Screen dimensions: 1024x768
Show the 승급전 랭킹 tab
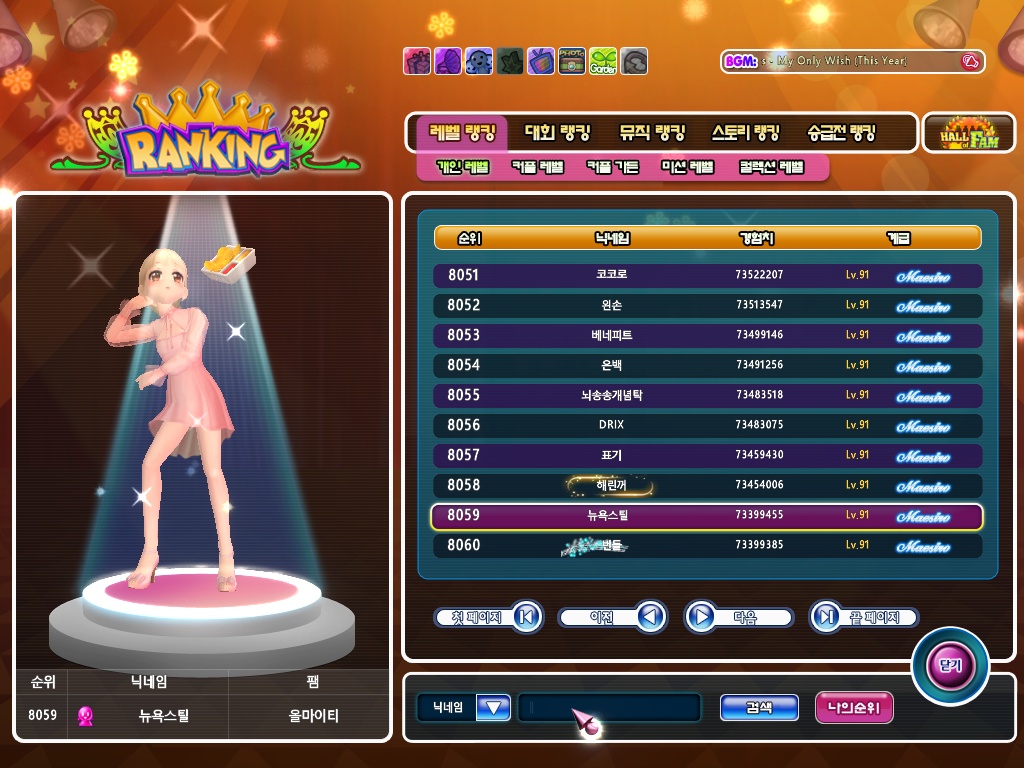841,133
